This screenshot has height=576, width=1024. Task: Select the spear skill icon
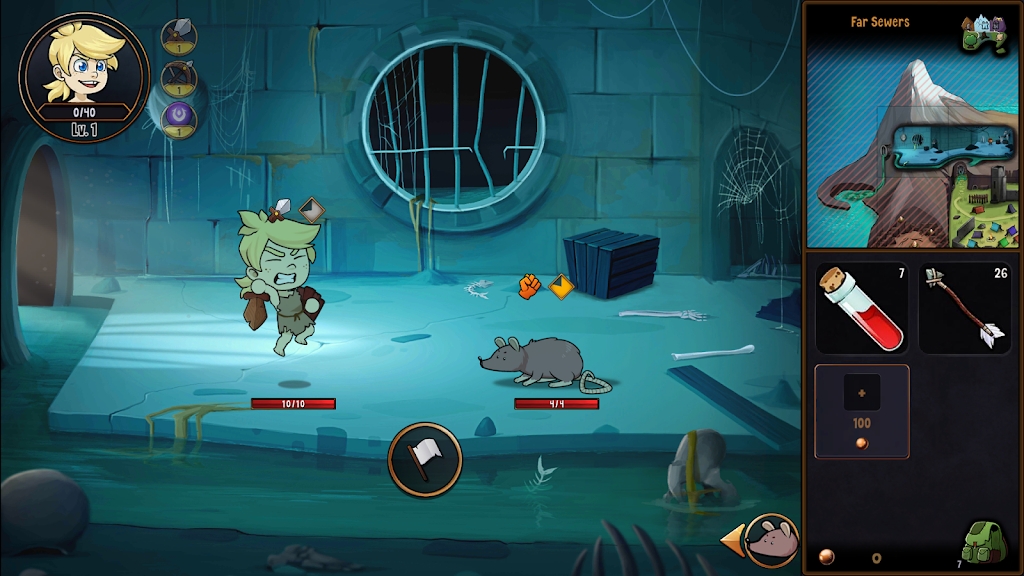[179, 37]
